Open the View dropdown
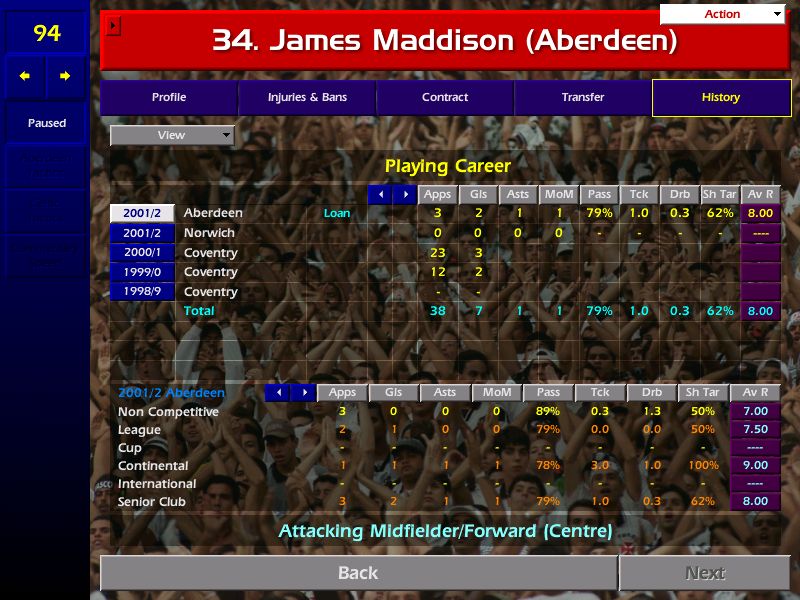The width and height of the screenshot is (800, 600). (171, 135)
